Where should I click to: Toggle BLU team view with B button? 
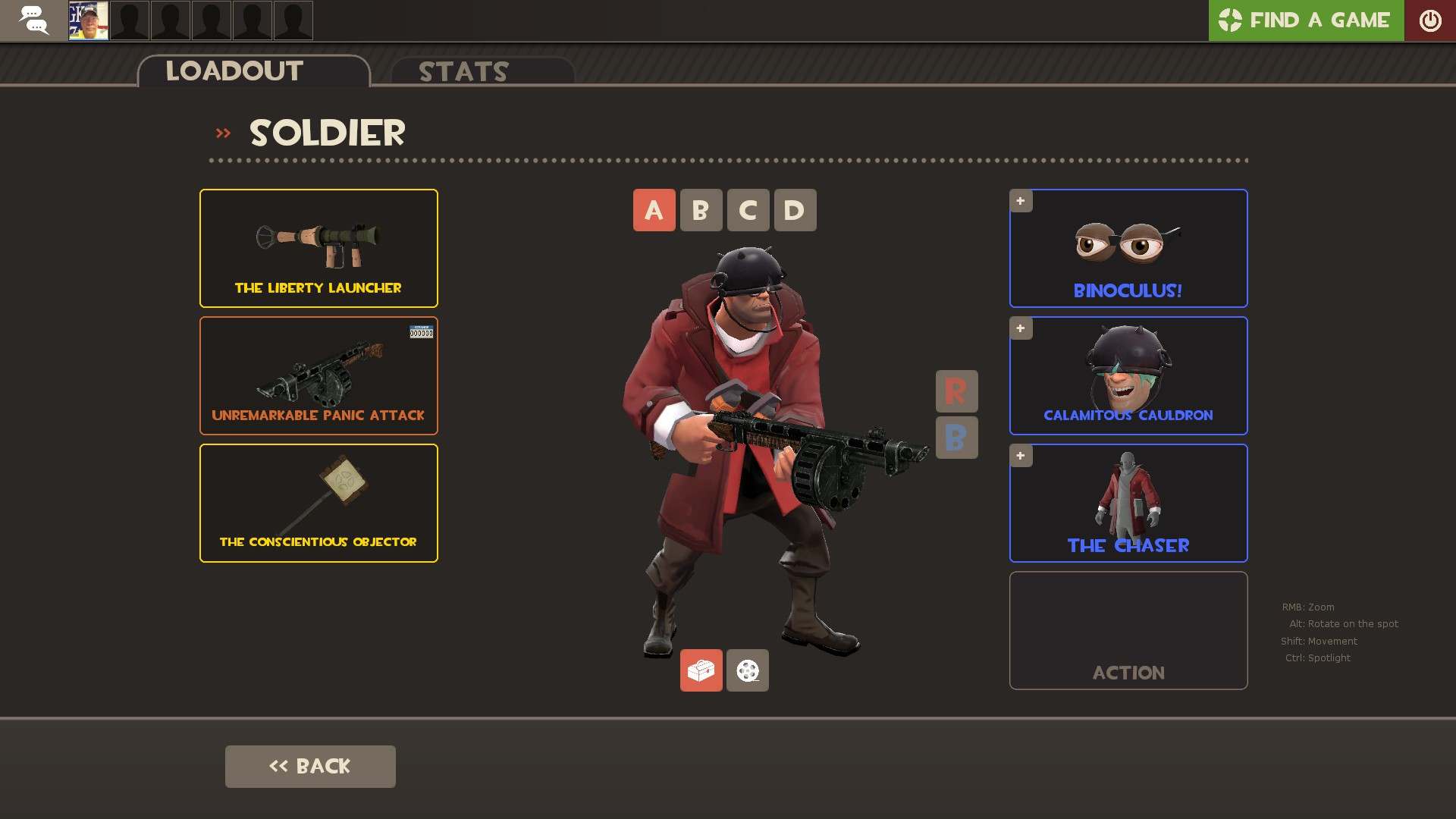click(x=956, y=438)
